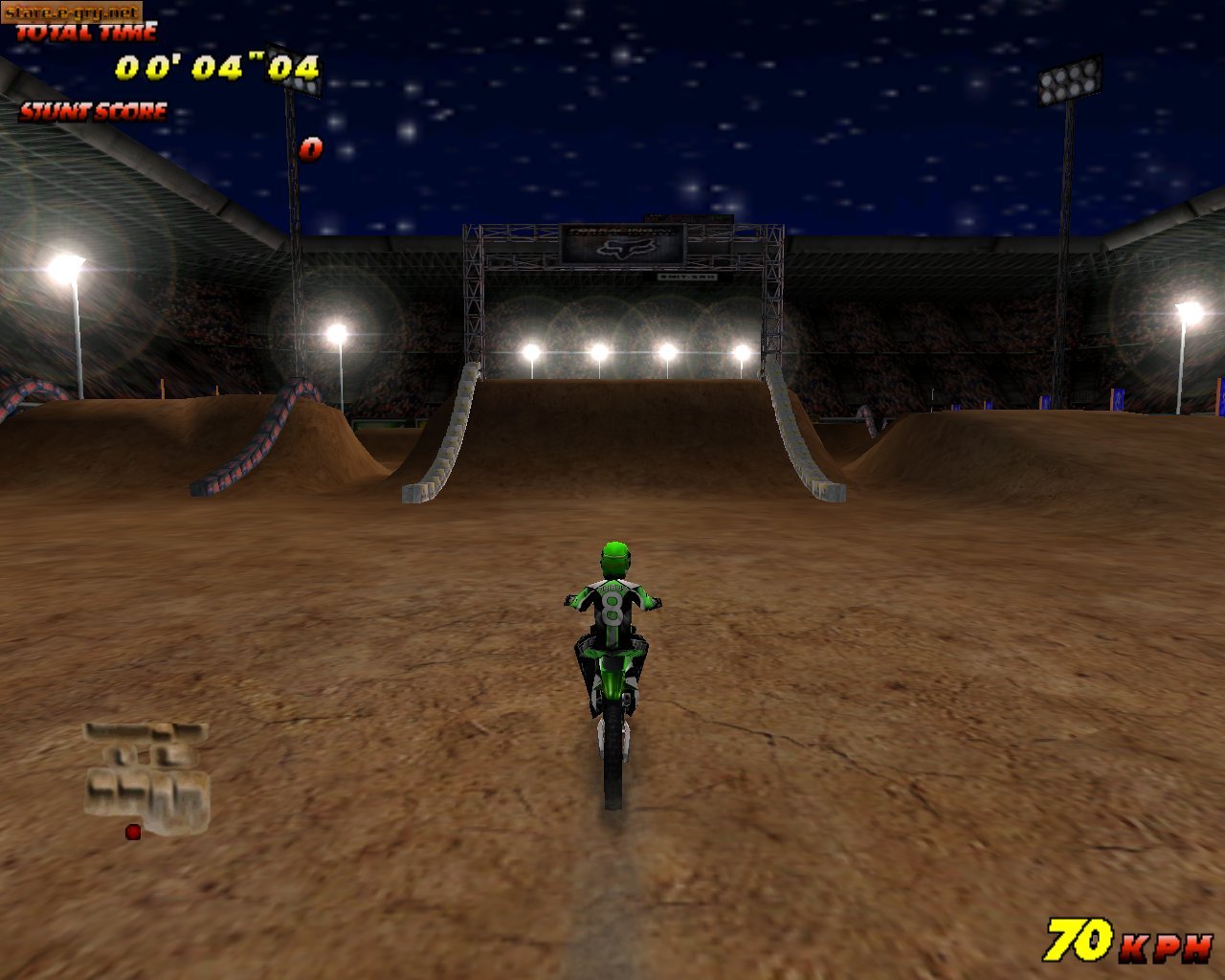The height and width of the screenshot is (980, 1225).
Task: Select the row of four stadium lights
Action: coord(636,350)
